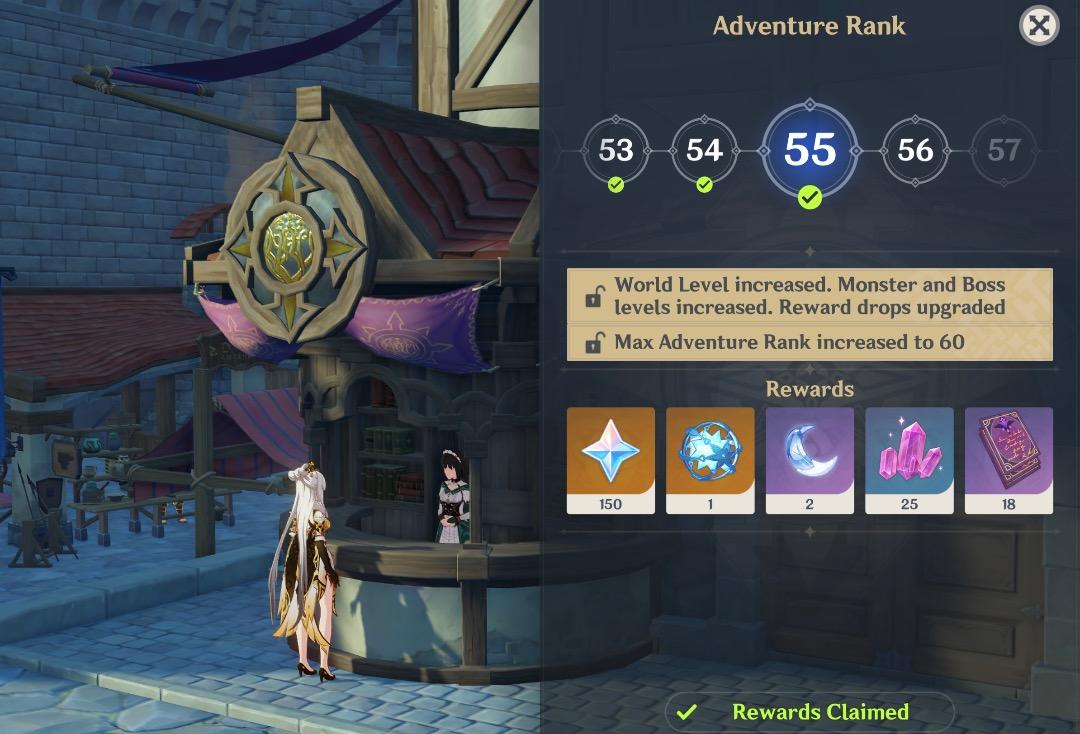The width and height of the screenshot is (1080, 734).
Task: Click the Max Adventure Rank unlock row
Action: click(x=809, y=342)
